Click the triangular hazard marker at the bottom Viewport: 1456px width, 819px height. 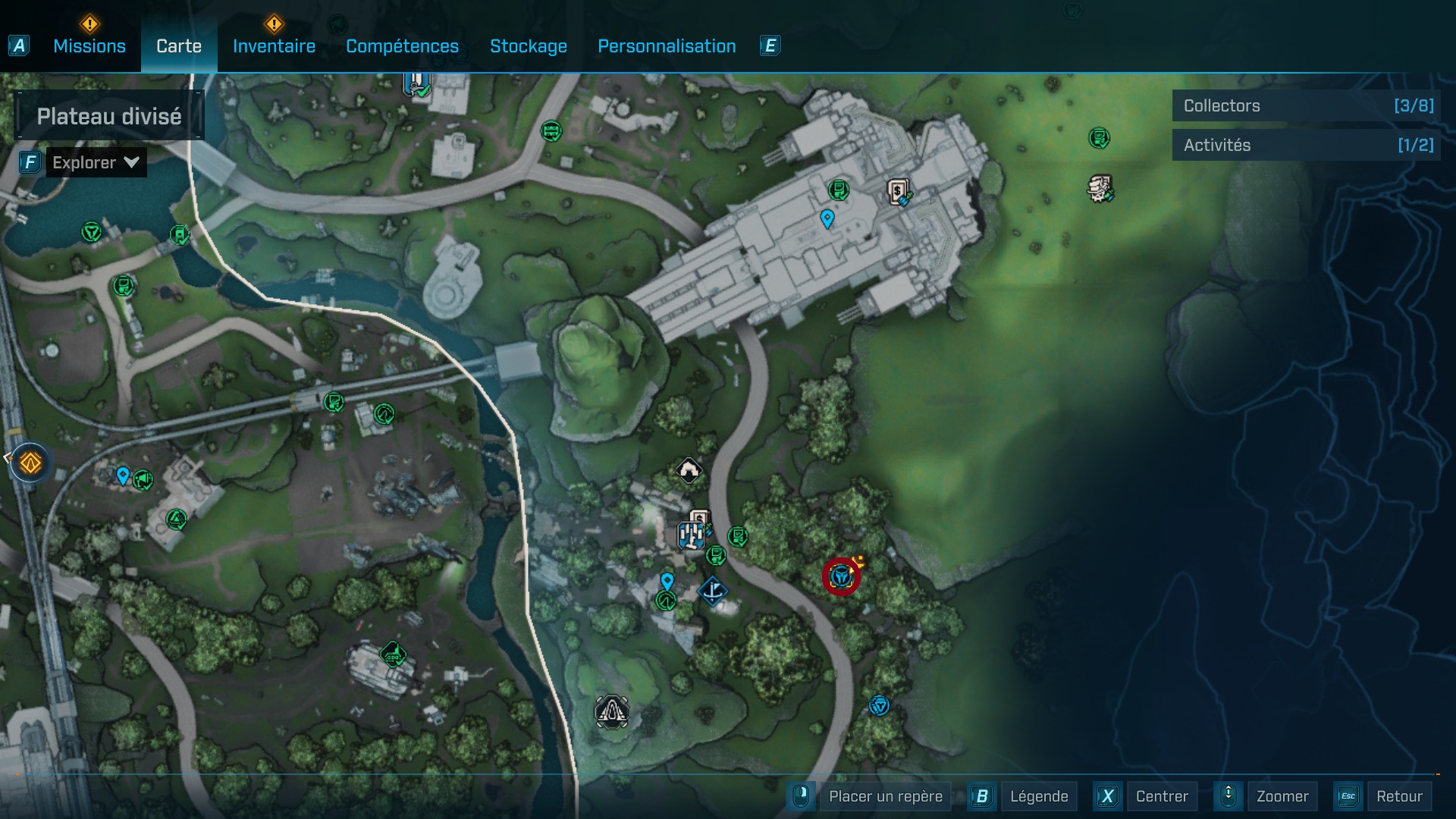coord(611,712)
